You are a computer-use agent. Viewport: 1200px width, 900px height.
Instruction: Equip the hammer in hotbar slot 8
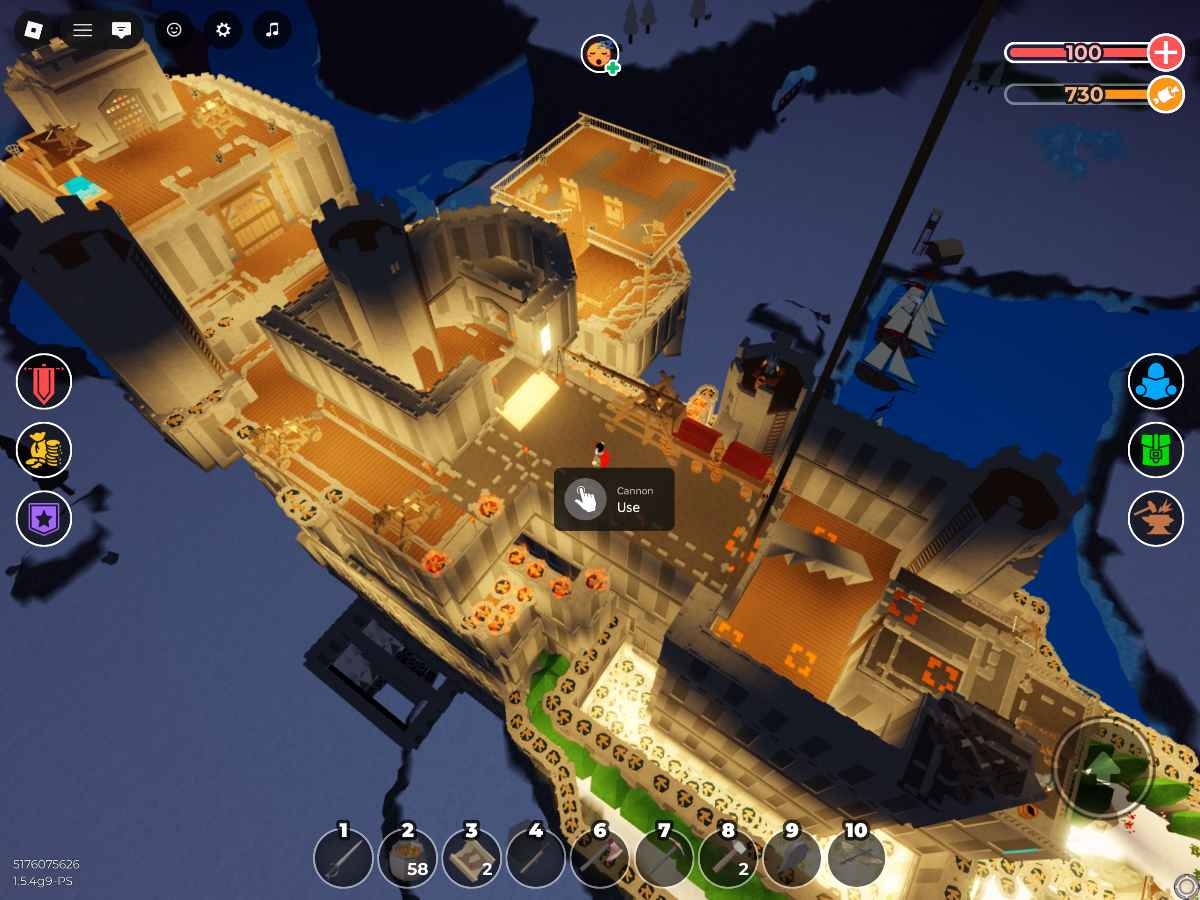(728, 858)
